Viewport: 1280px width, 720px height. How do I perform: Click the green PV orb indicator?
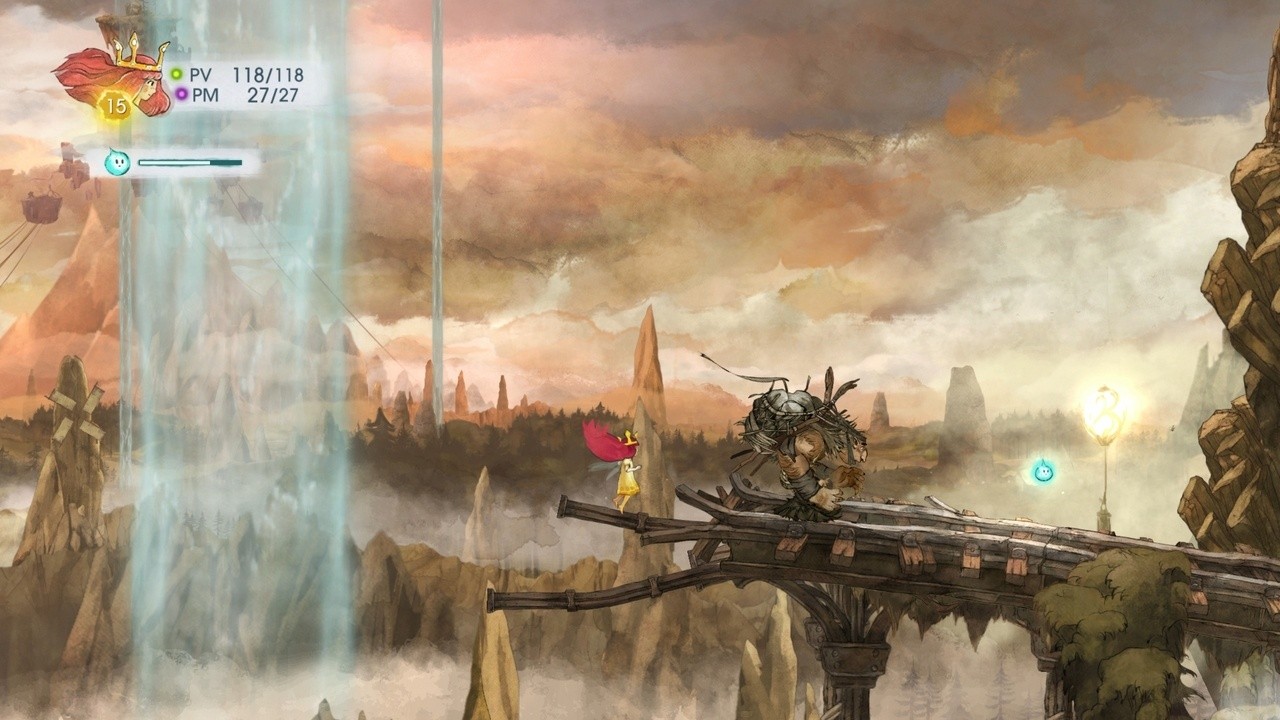pos(177,72)
